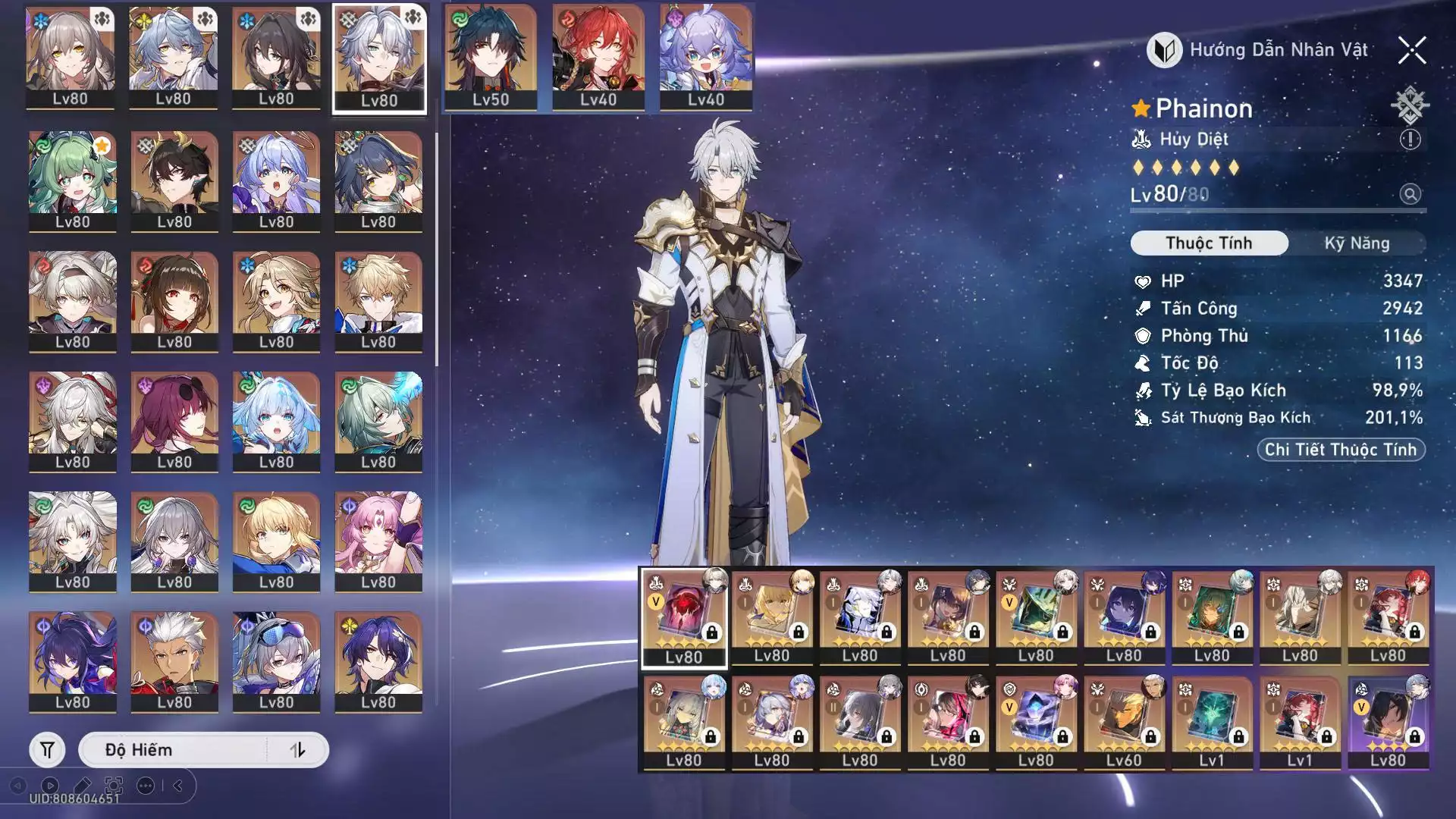Click the level preview magnifier icon
Screen dimensions: 1456x819
pyautogui.click(x=1410, y=194)
